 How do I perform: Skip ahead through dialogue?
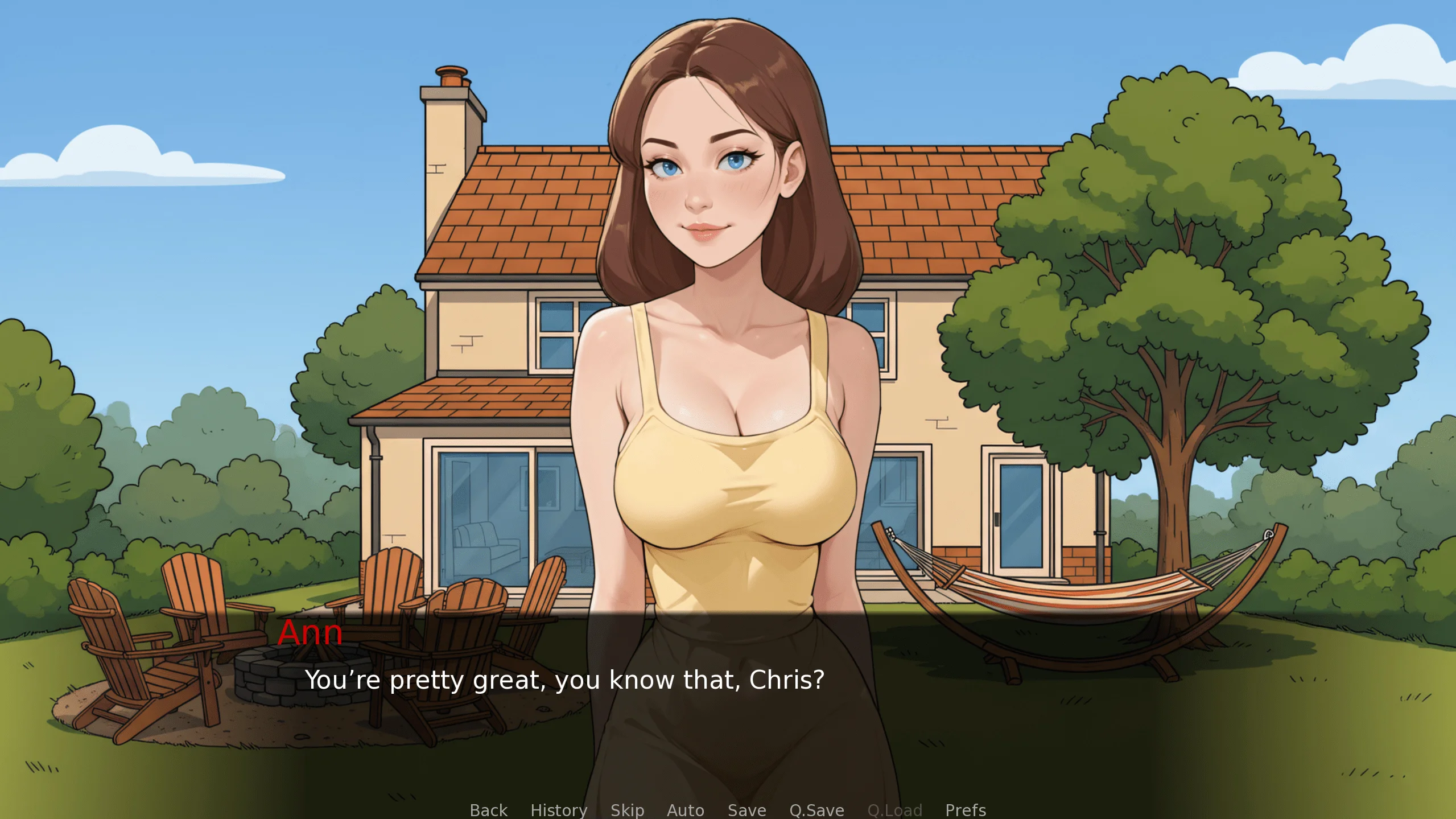[x=627, y=809]
